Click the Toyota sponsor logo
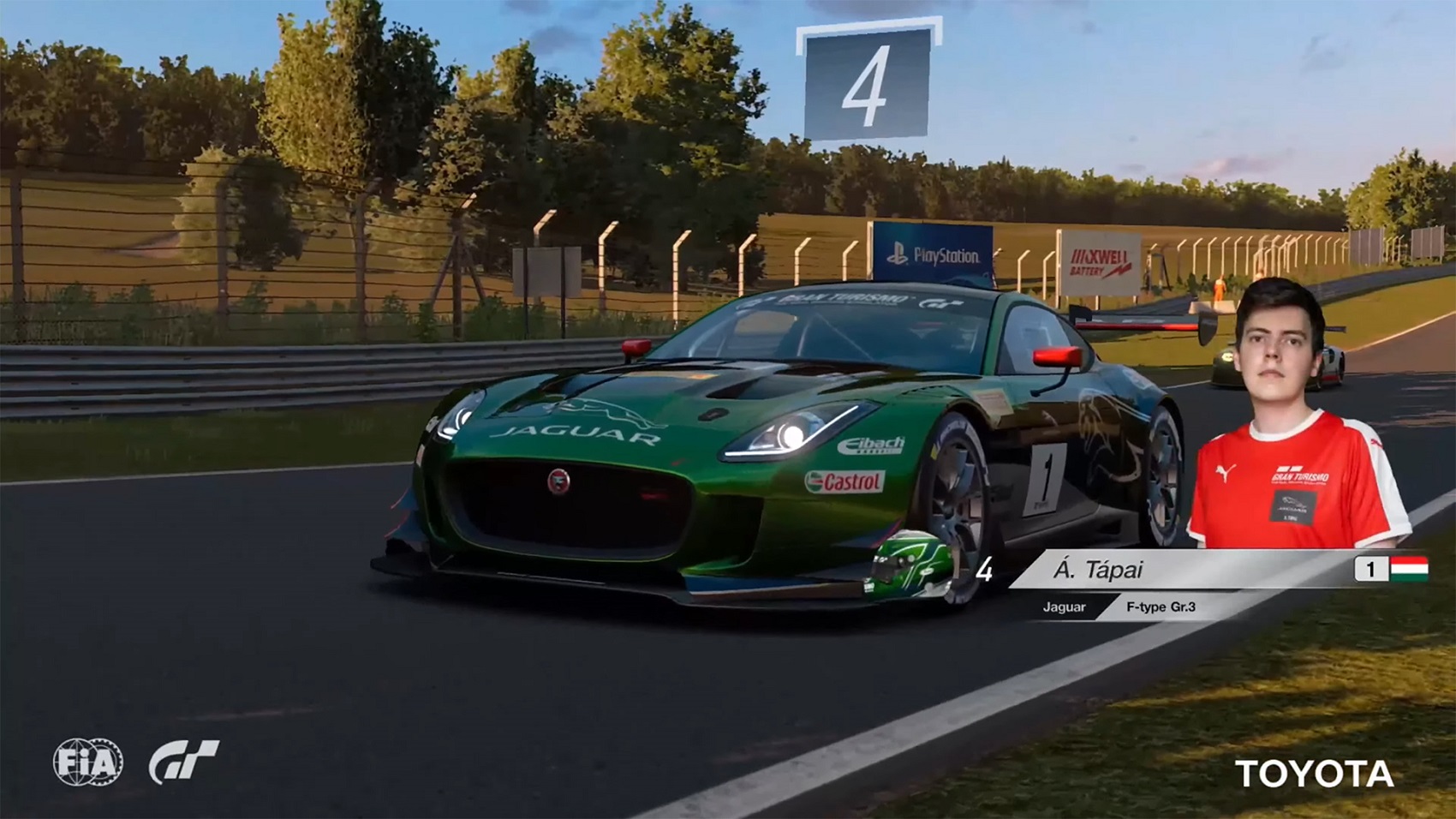1456x819 pixels. click(1314, 774)
